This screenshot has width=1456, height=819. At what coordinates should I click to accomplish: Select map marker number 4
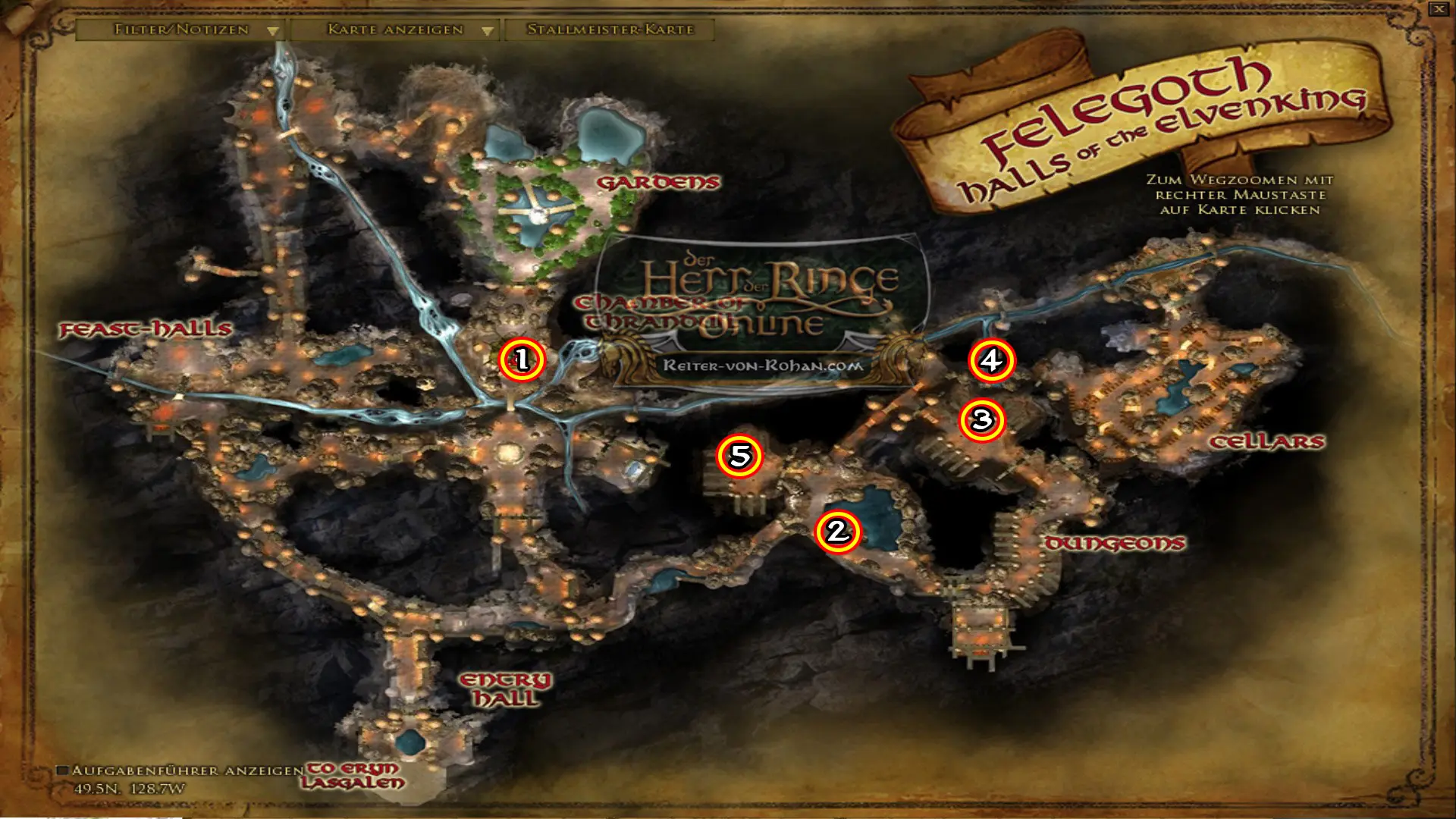point(991,361)
